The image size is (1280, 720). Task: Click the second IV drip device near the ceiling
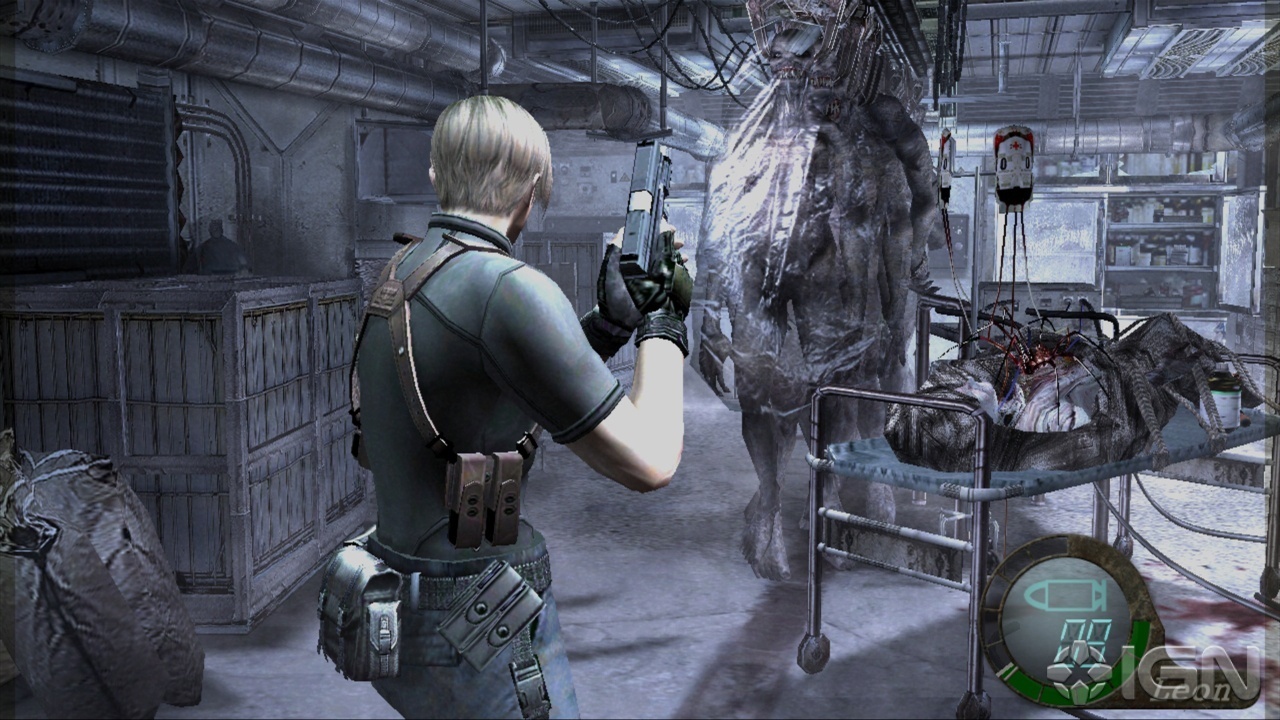945,170
